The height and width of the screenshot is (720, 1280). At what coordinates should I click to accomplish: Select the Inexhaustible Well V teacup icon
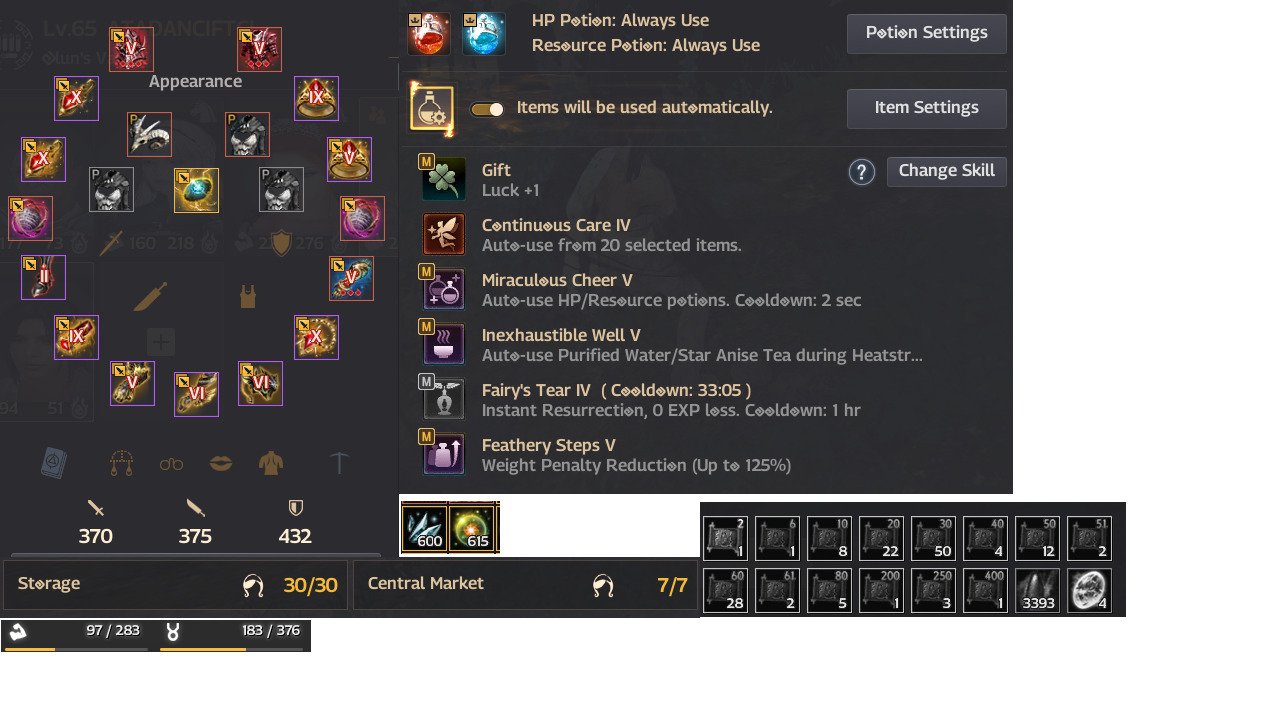443,343
